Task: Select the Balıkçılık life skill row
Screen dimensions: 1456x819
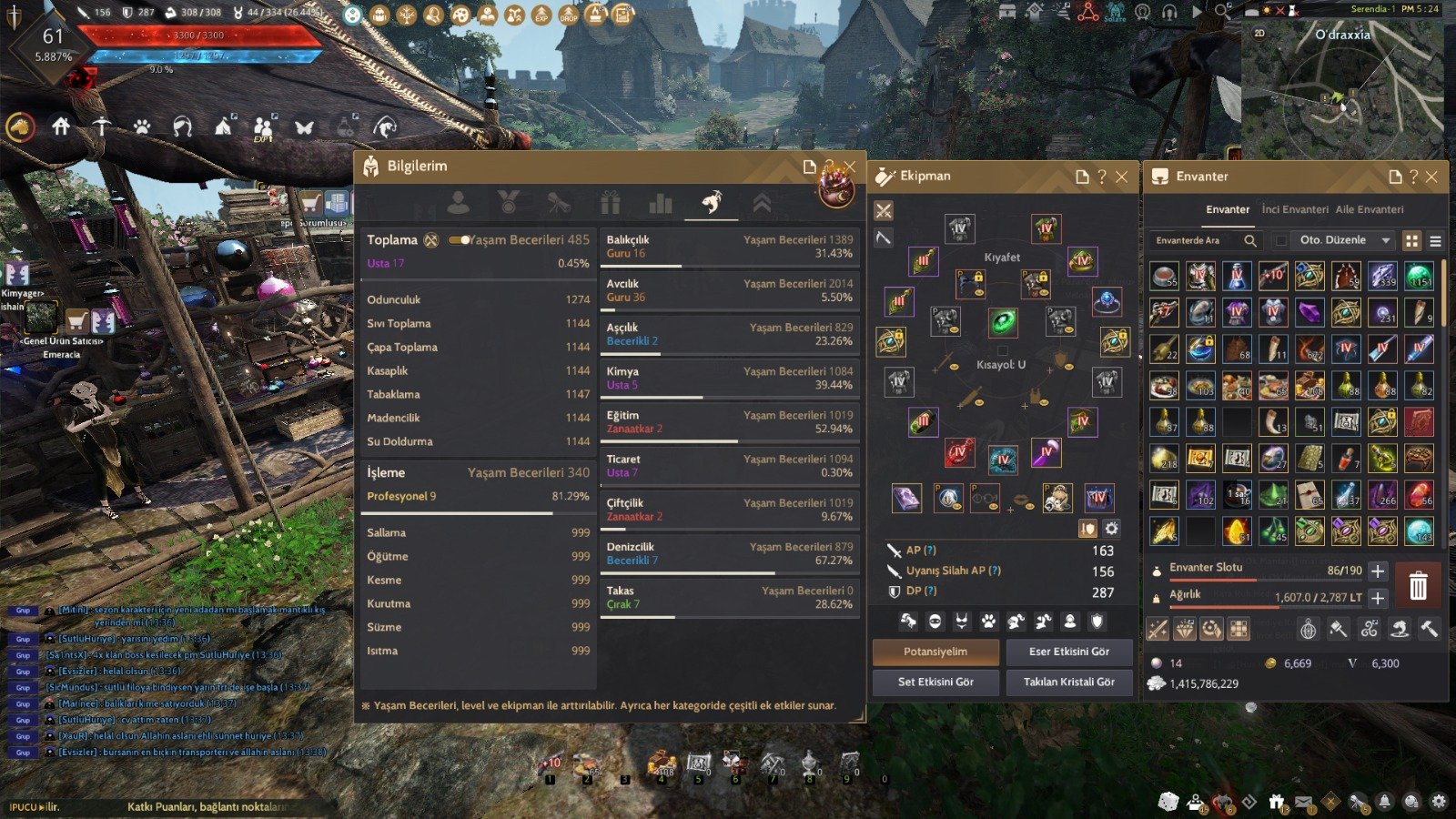Action: pyautogui.click(x=729, y=247)
